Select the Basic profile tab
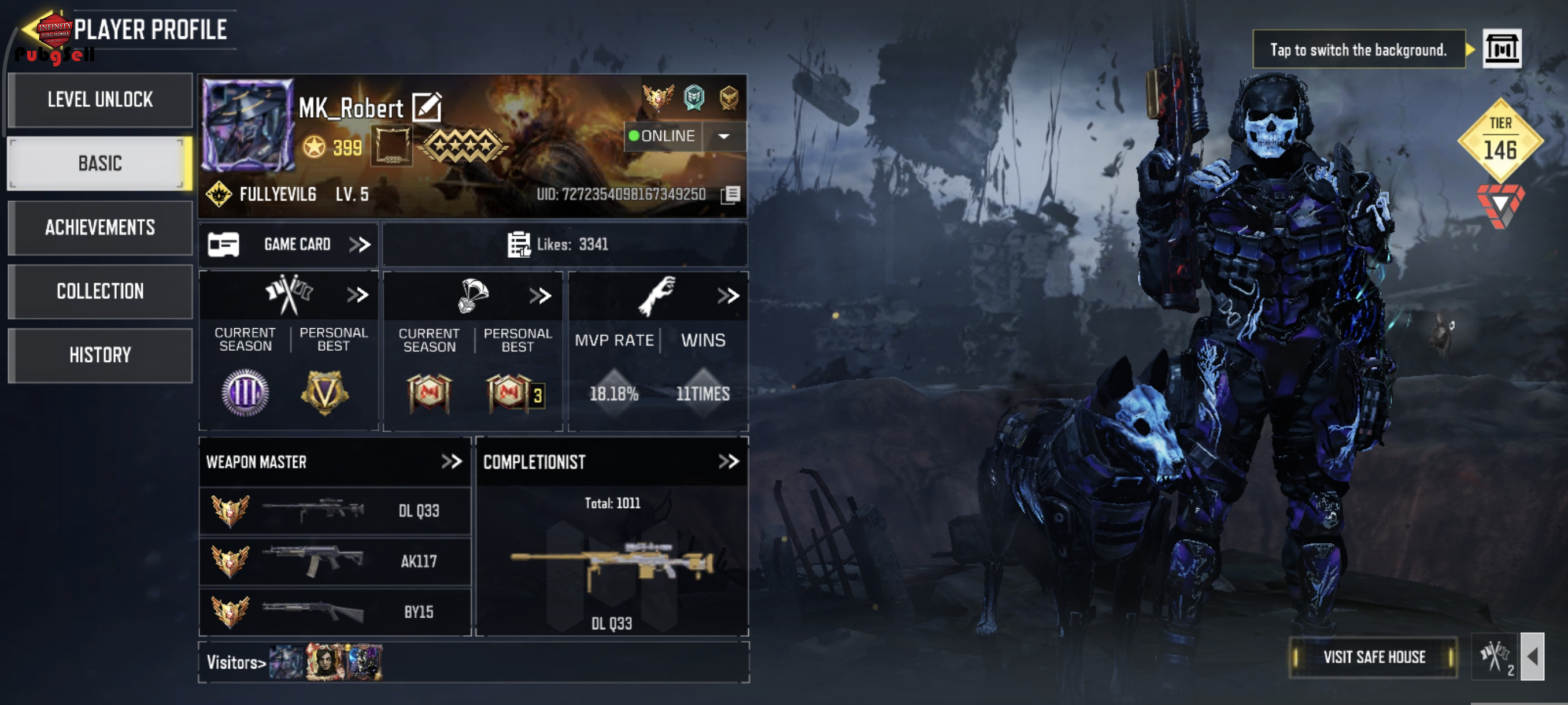1568x705 pixels. 100,163
